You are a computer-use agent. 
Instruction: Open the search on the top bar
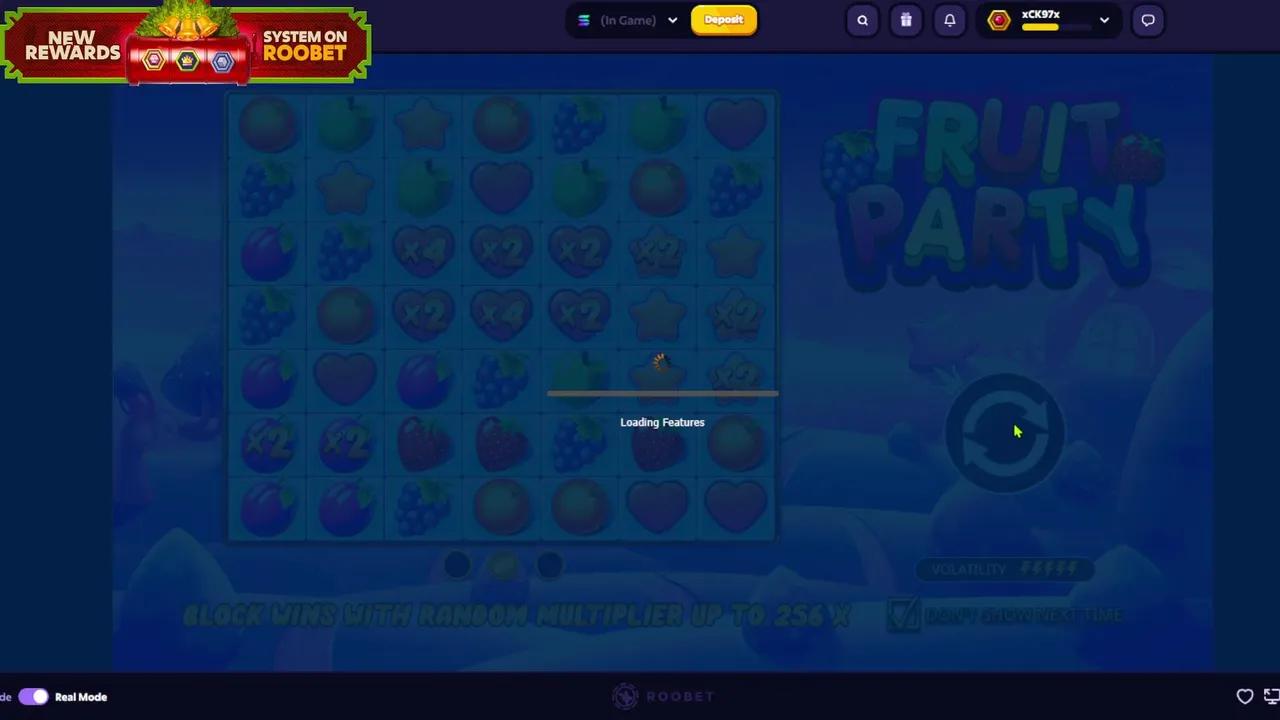(862, 20)
